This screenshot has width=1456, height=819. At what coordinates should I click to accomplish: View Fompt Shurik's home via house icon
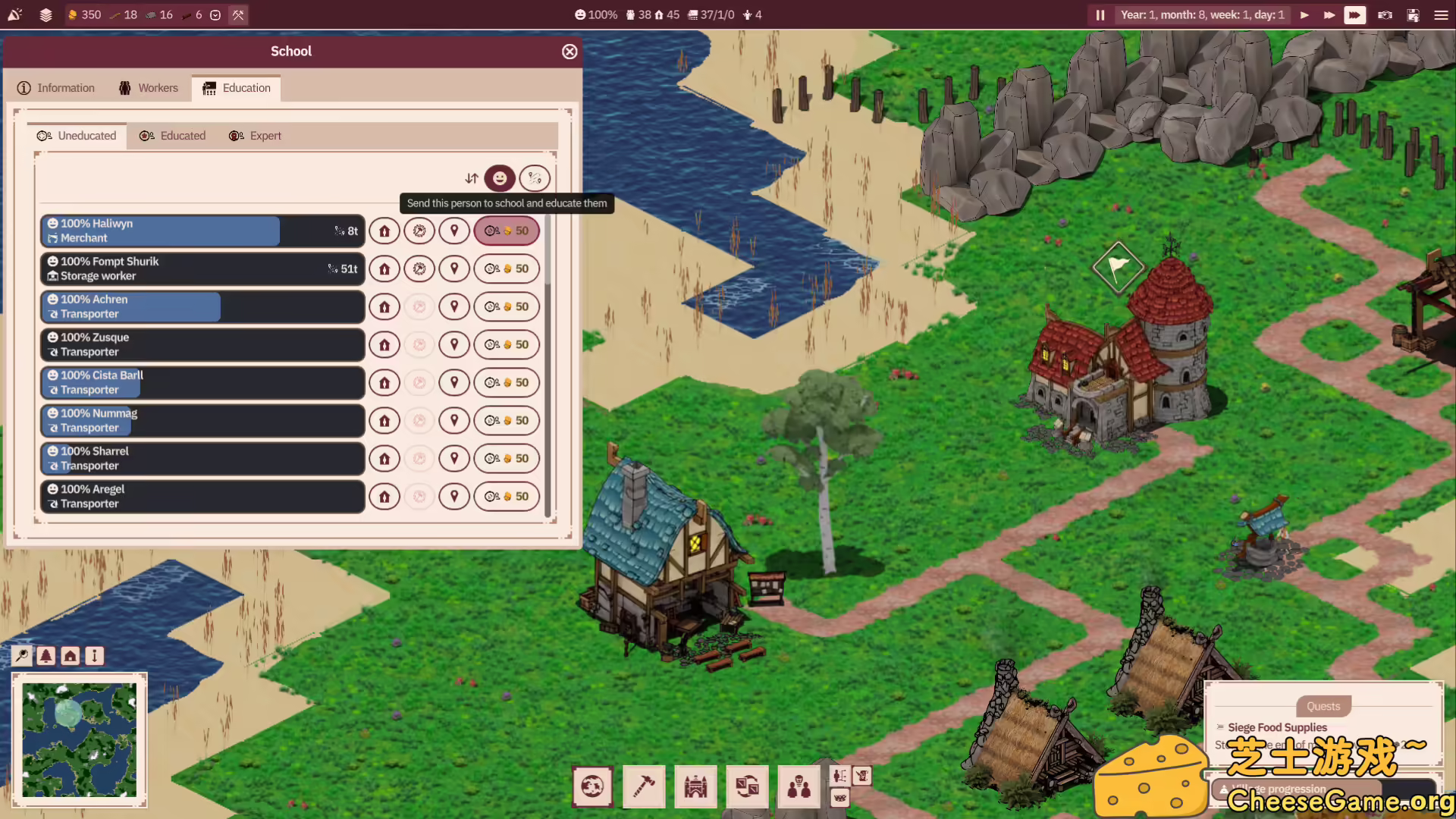(x=384, y=268)
